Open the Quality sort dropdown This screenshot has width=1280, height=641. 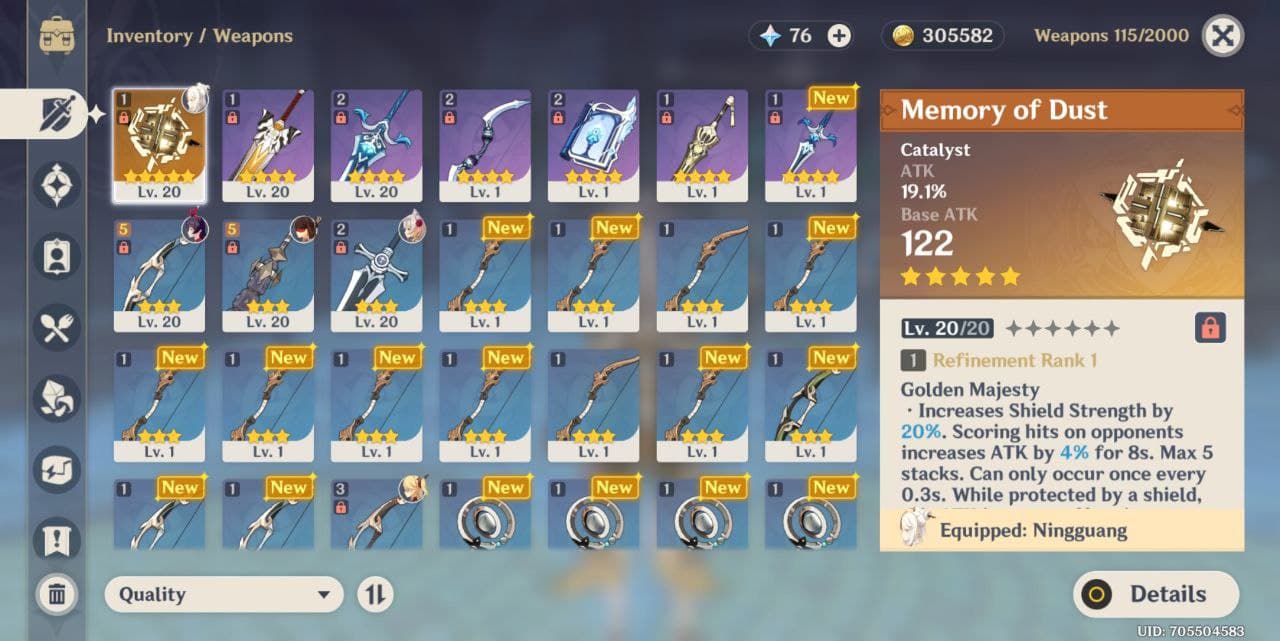pos(223,595)
